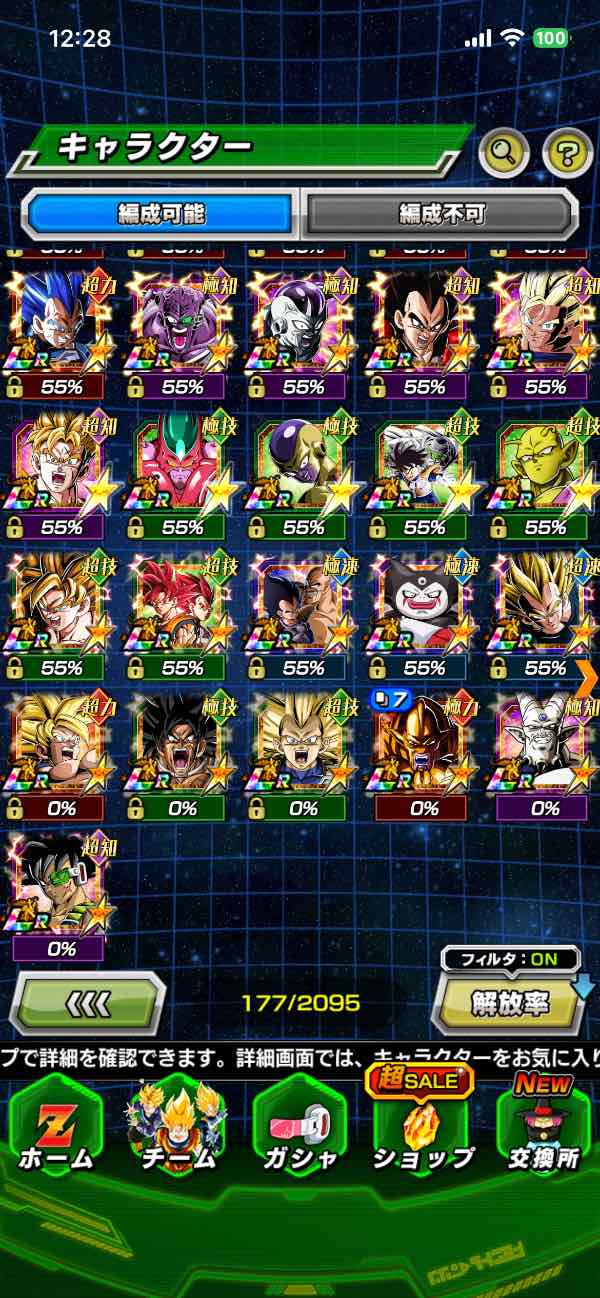The image size is (600, 1298).
Task: Open the question mark help
Action: 567,153
